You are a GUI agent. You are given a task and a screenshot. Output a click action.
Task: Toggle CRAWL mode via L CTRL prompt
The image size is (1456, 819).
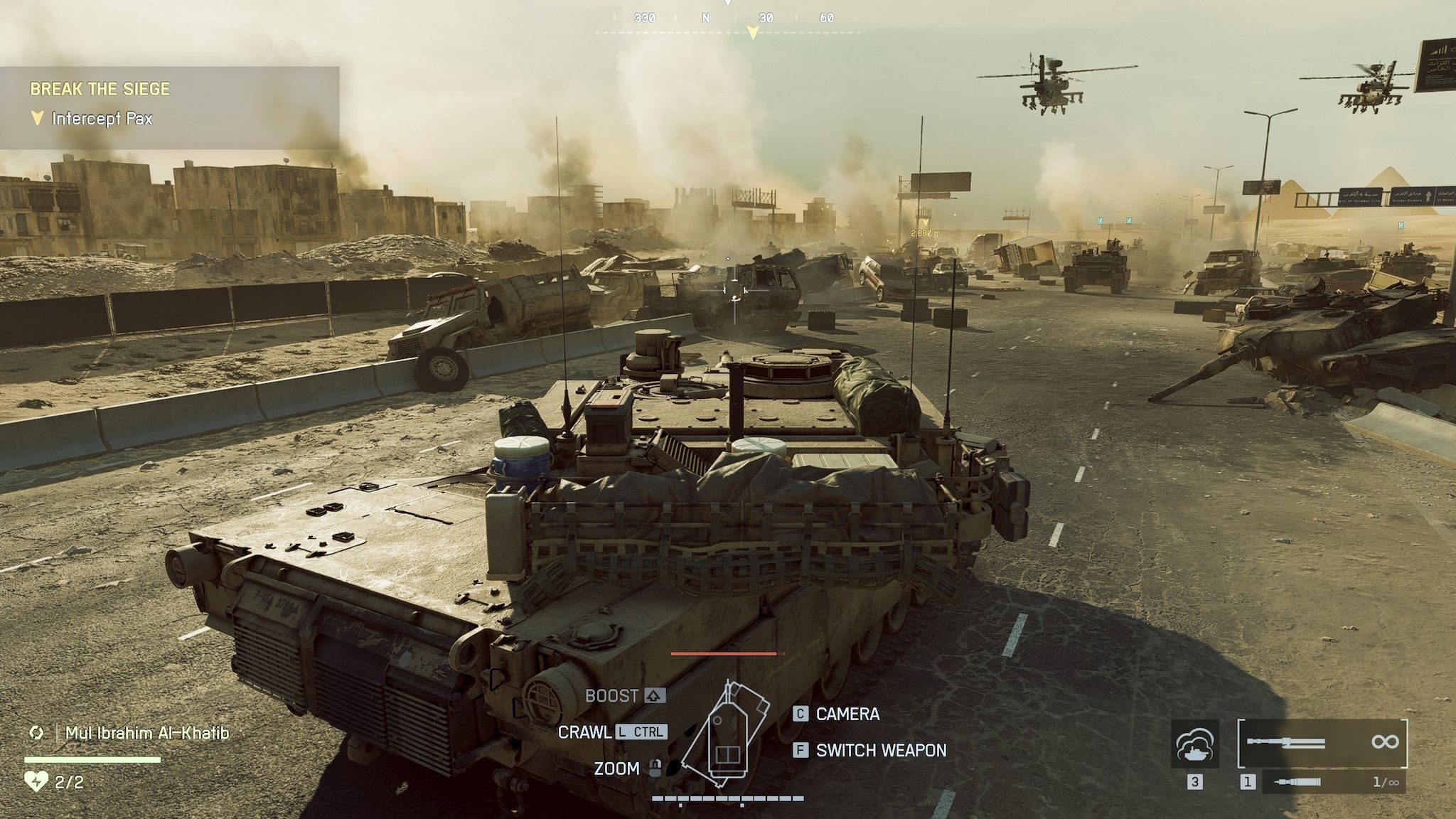pyautogui.click(x=642, y=732)
